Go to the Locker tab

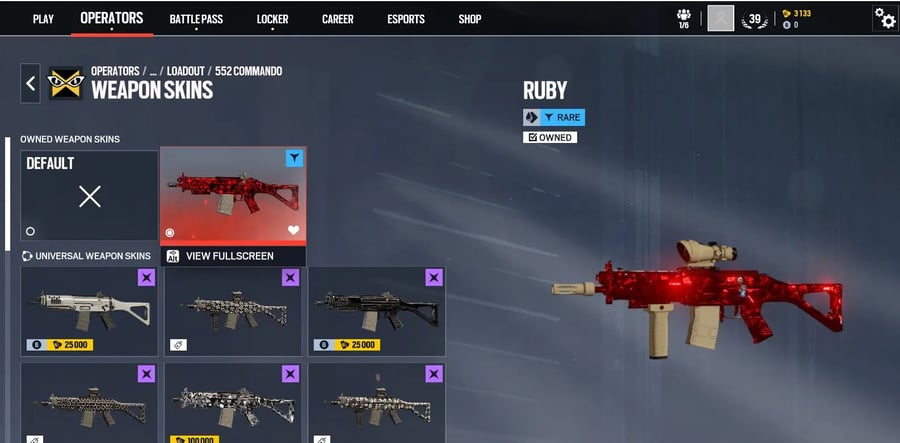[x=272, y=19]
